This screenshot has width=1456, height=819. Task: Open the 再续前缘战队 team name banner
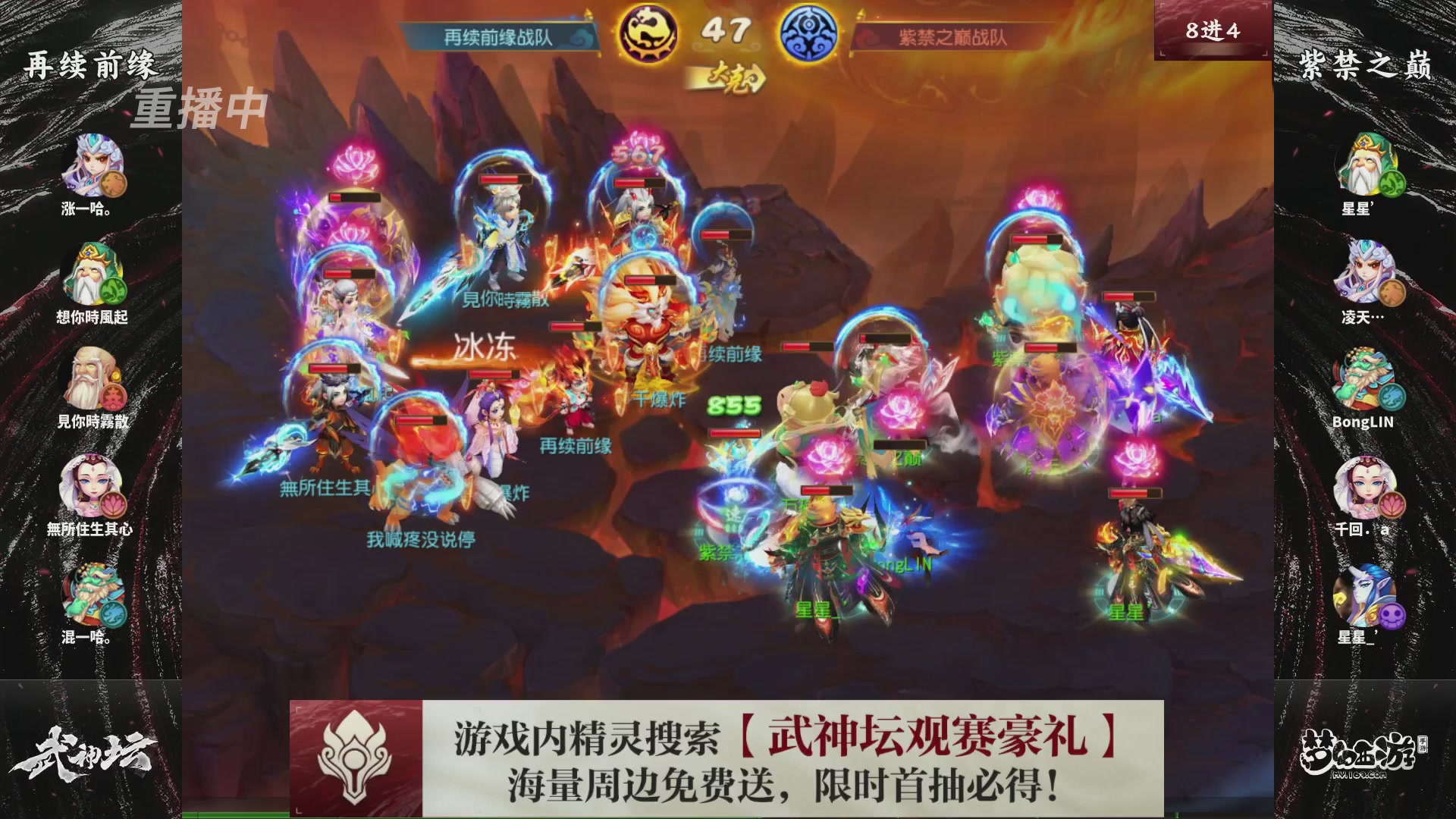tap(497, 33)
